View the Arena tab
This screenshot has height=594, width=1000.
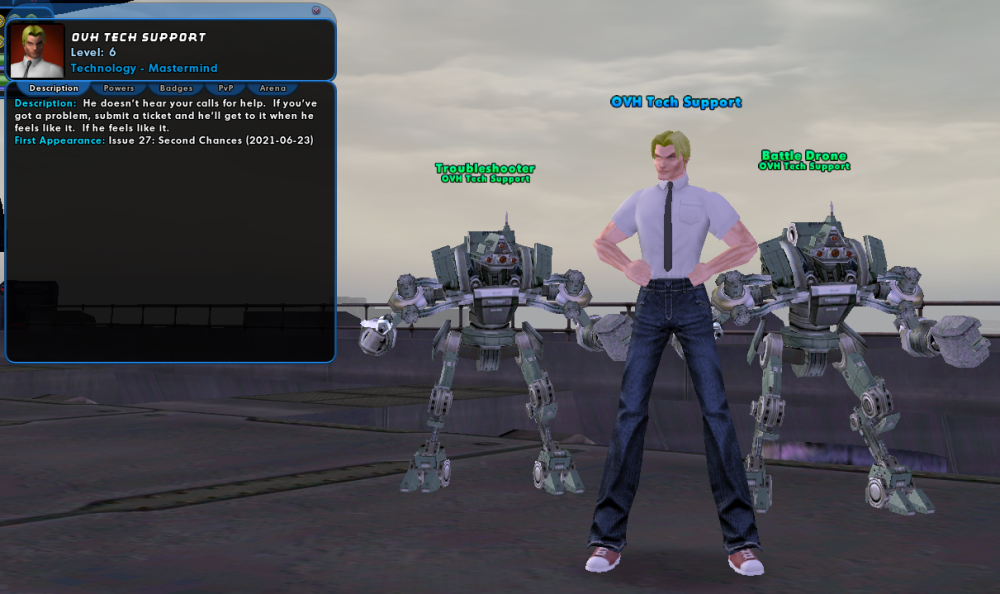click(x=272, y=89)
